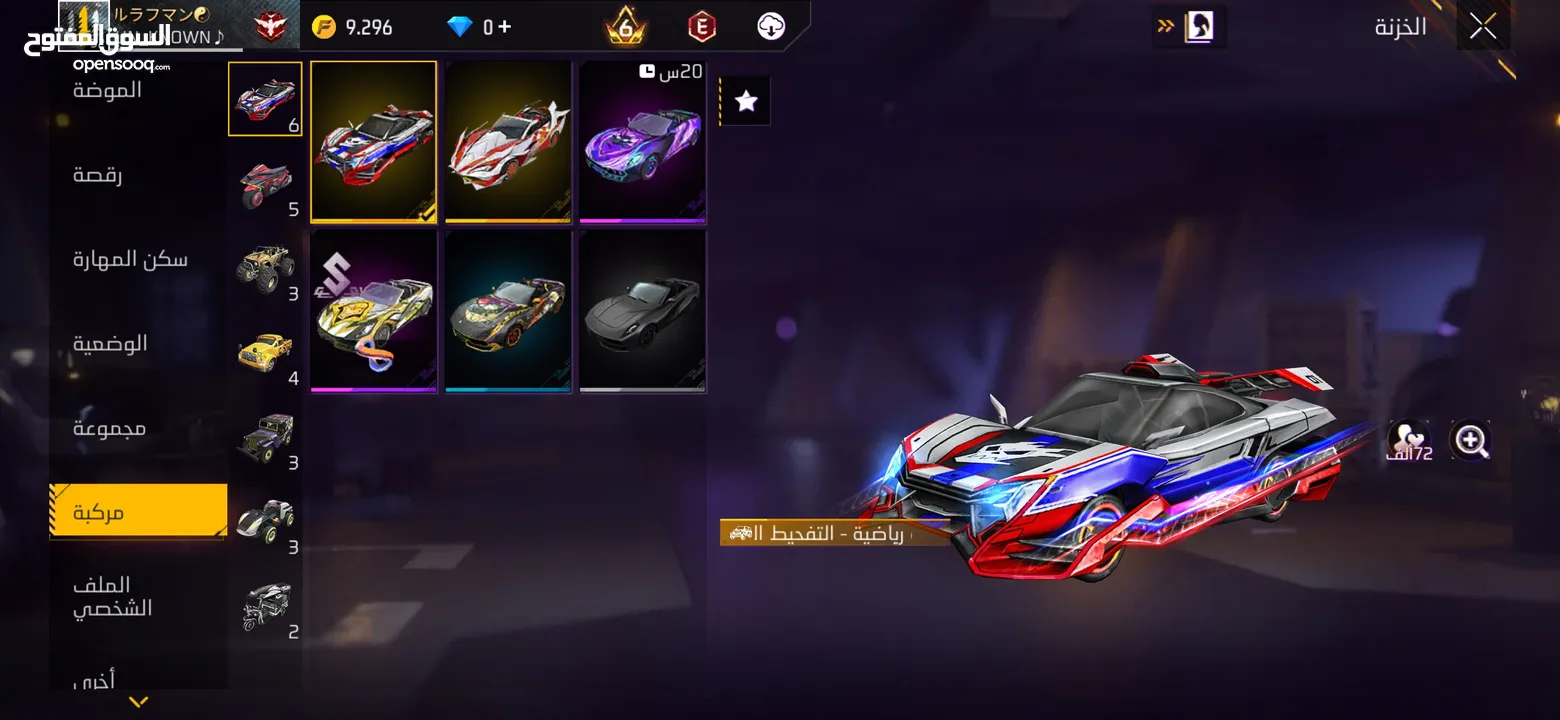Select the red-white winged sports car skin

click(508, 142)
